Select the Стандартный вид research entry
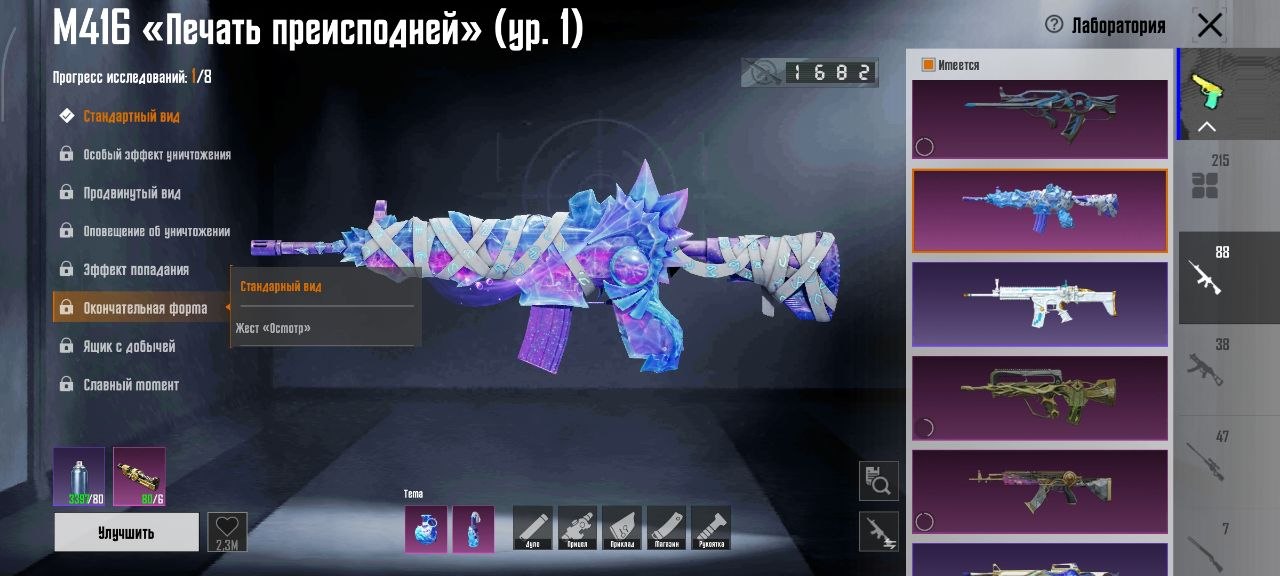The image size is (1280, 576). tap(131, 116)
